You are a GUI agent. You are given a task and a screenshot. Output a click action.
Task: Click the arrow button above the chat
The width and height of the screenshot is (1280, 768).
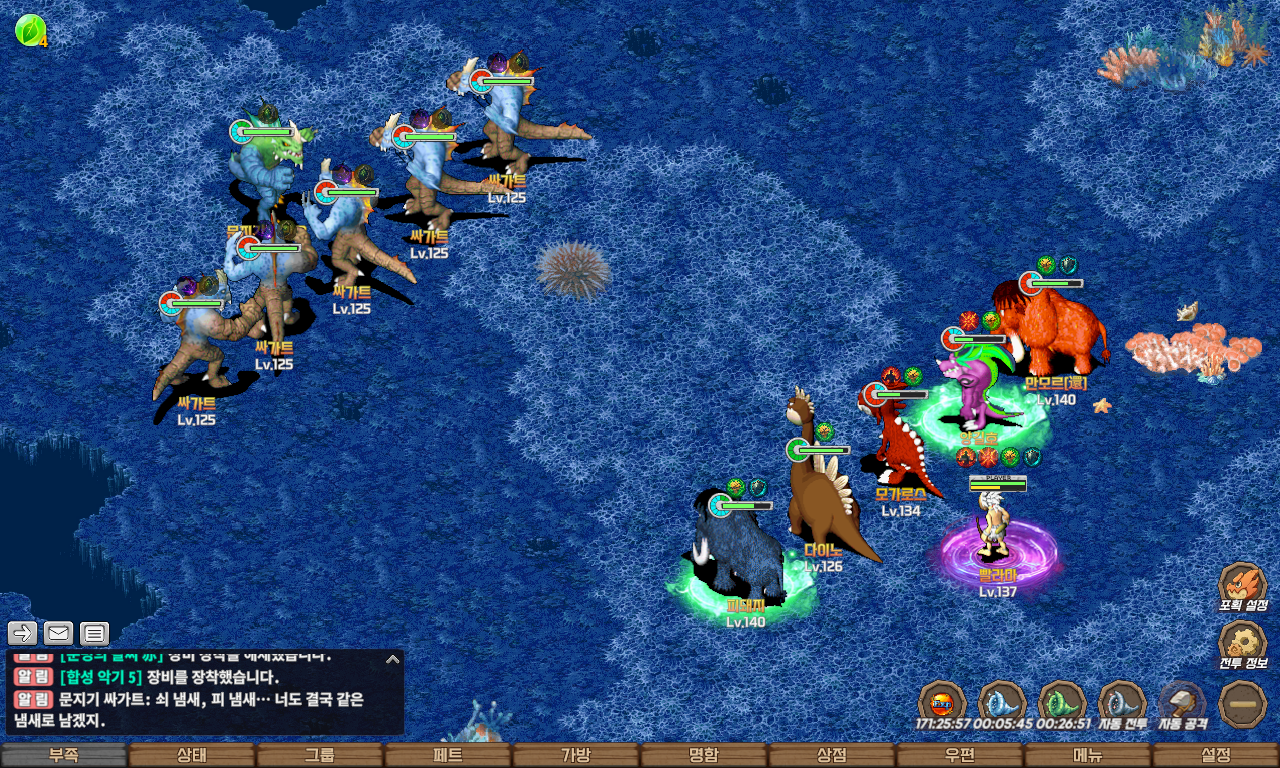coord(23,632)
